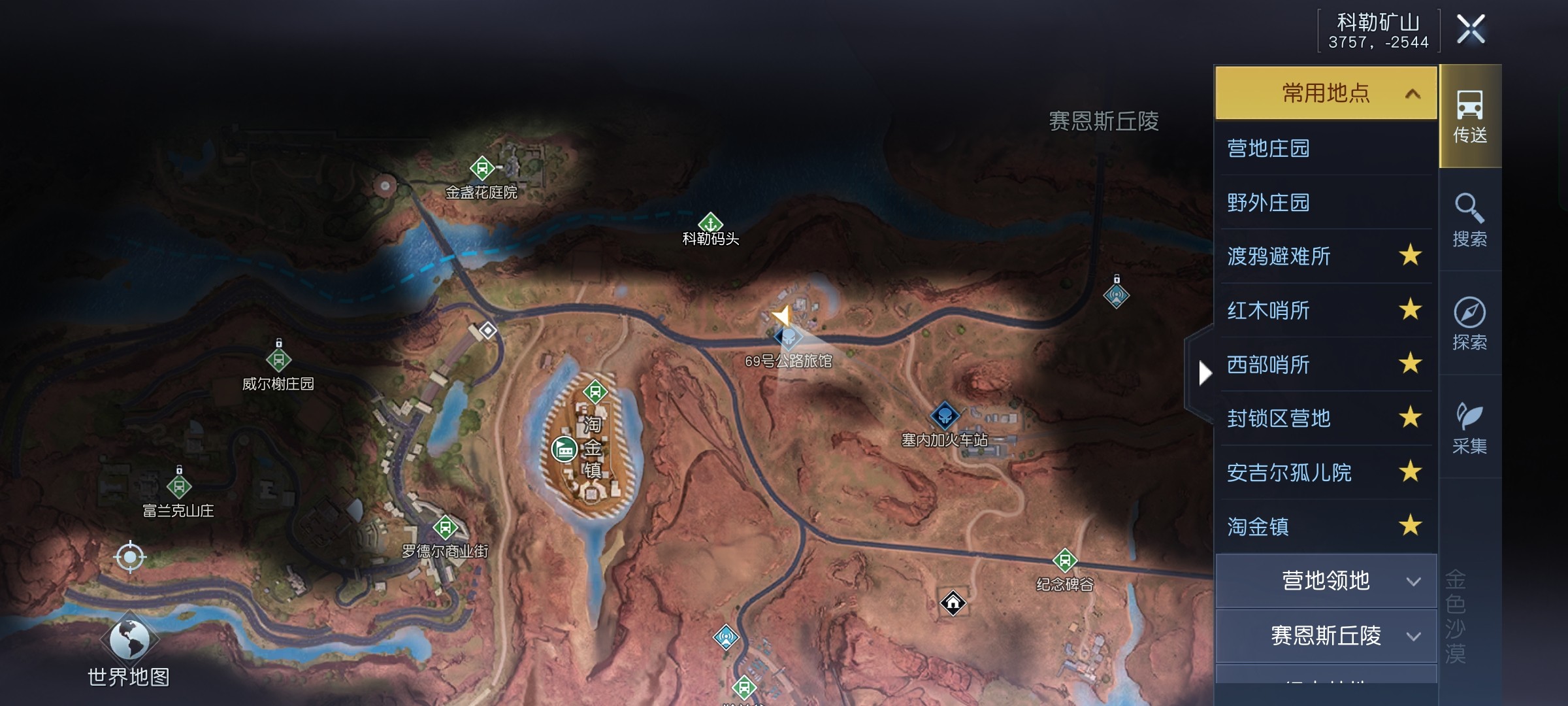Click the 科勒码头 anchor map marker
Viewport: 1568px width, 706px height.
[x=710, y=223]
